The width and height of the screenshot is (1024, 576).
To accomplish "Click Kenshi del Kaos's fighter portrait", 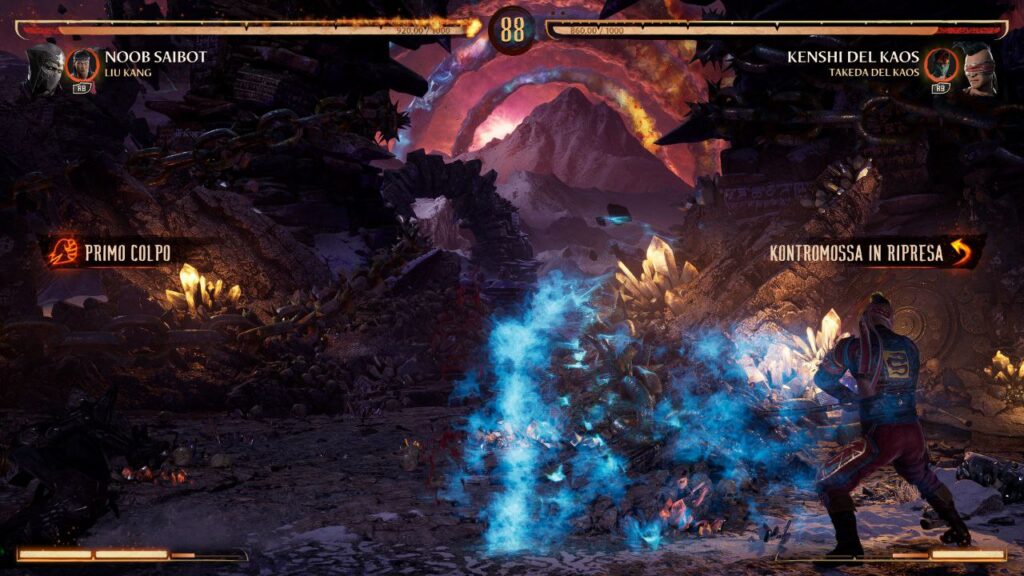I will pos(978,68).
